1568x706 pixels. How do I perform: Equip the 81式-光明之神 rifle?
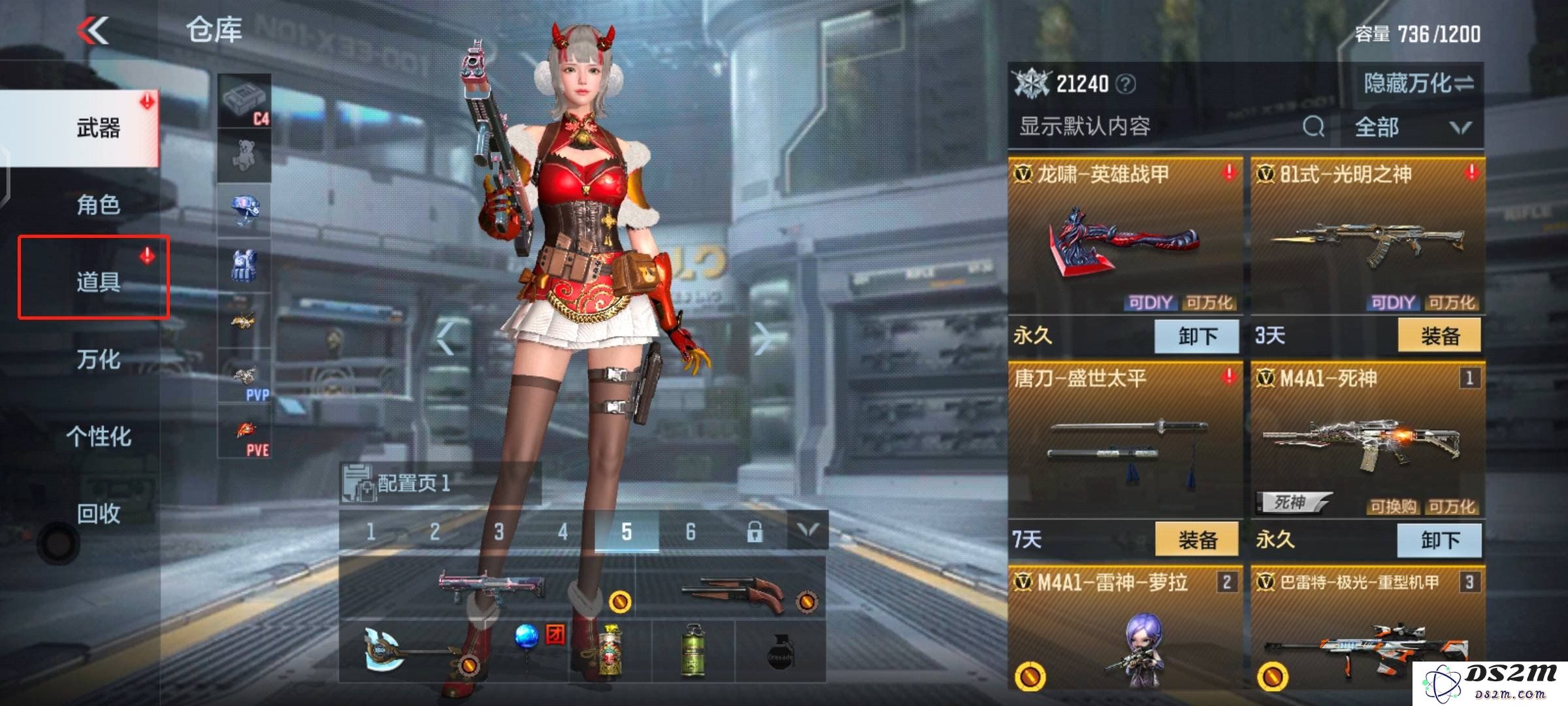(1439, 336)
